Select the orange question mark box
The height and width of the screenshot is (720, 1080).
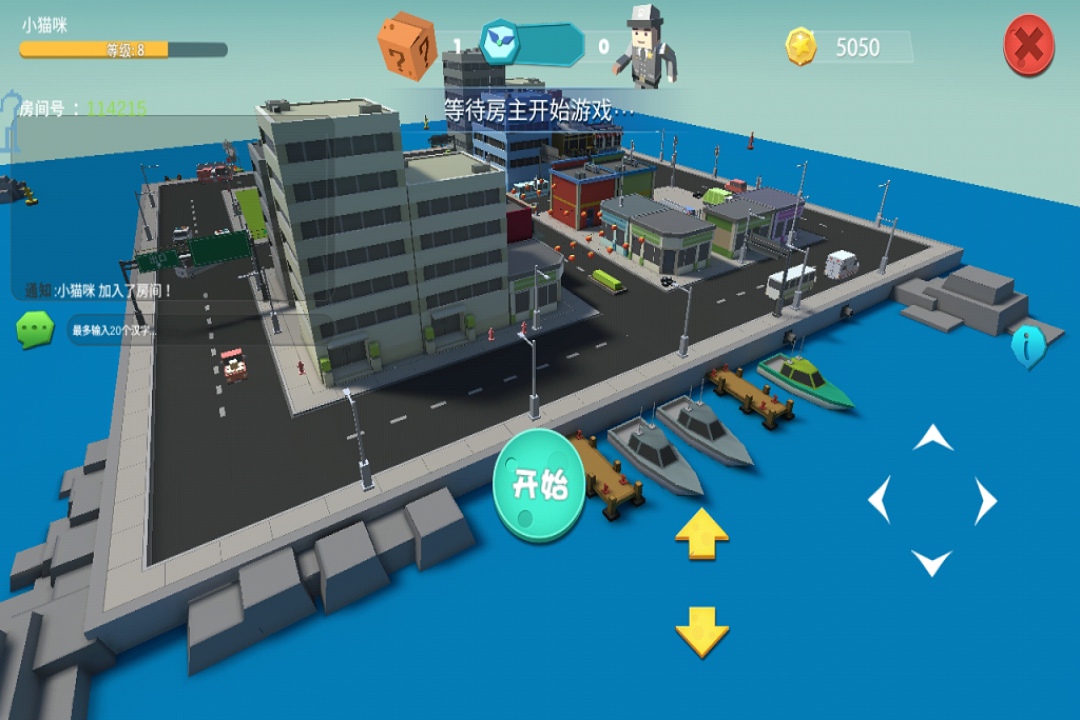click(x=407, y=45)
